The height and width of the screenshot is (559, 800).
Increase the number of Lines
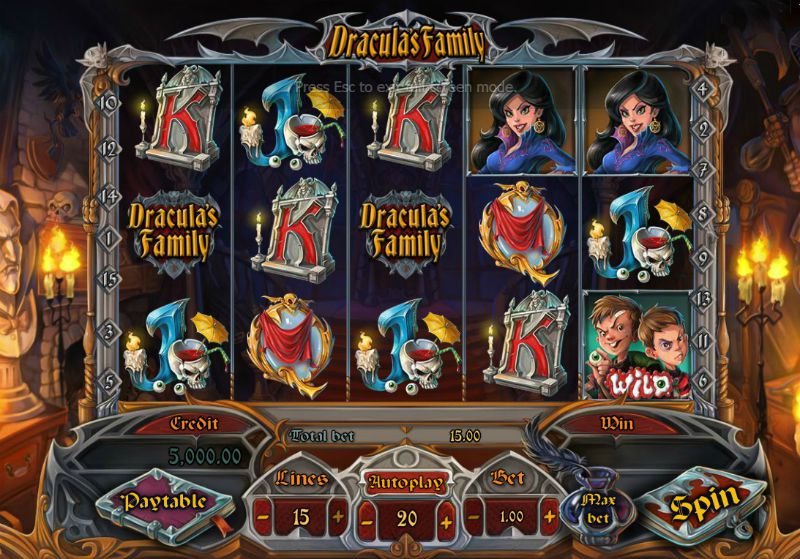pyautogui.click(x=337, y=519)
